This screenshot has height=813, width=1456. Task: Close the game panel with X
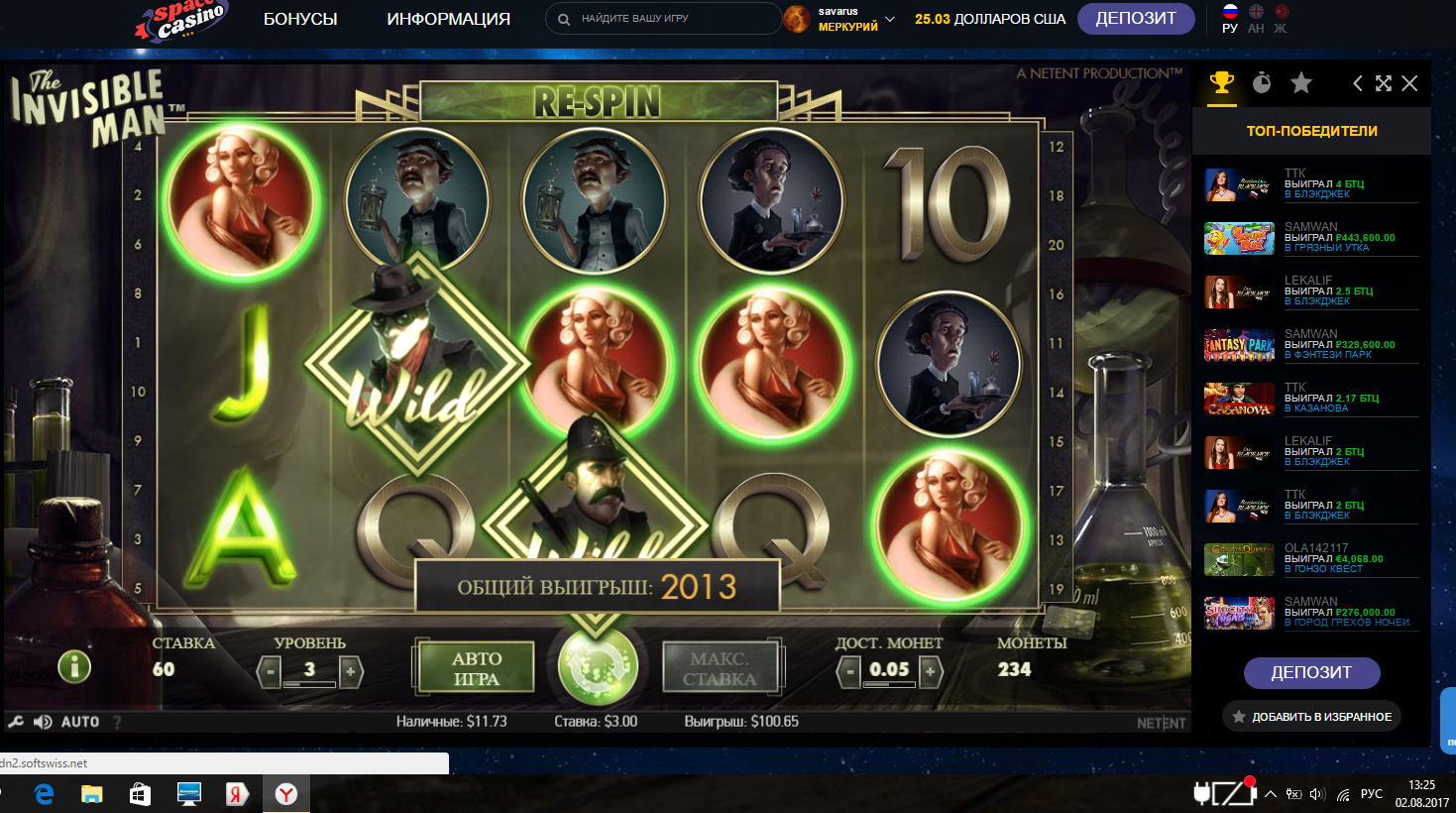tap(1409, 83)
